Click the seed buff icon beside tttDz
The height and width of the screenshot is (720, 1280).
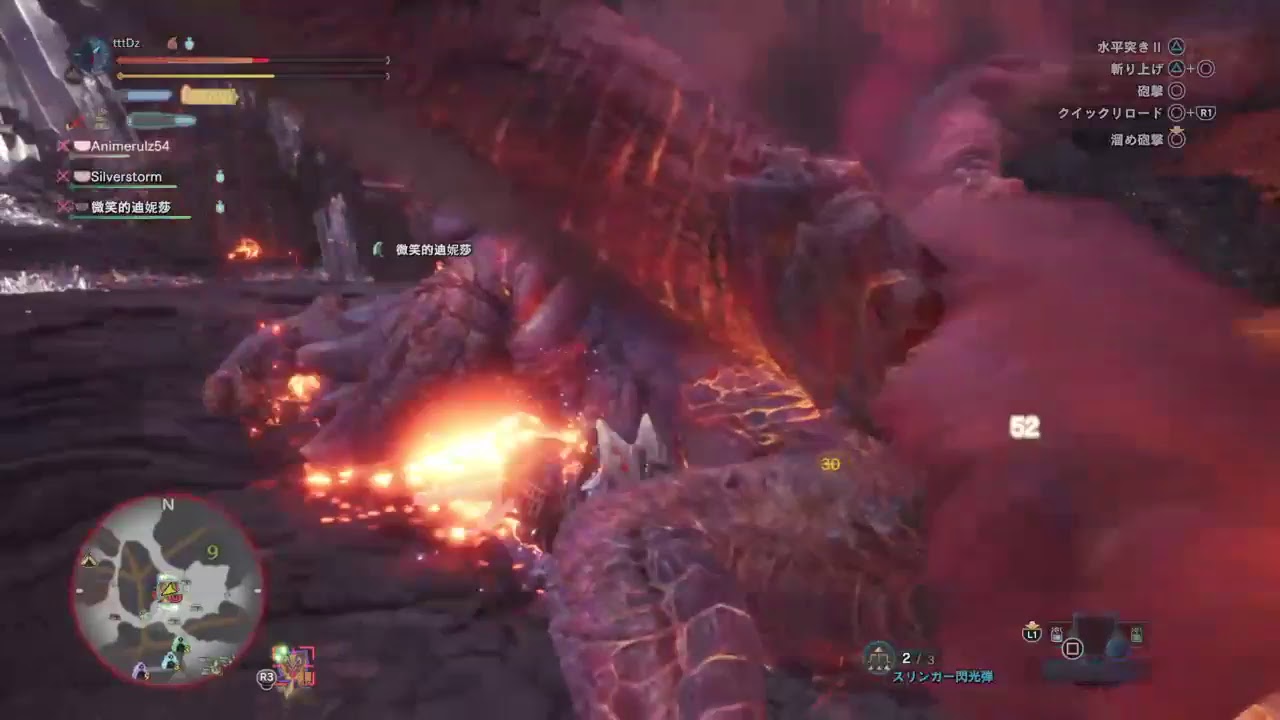172,43
